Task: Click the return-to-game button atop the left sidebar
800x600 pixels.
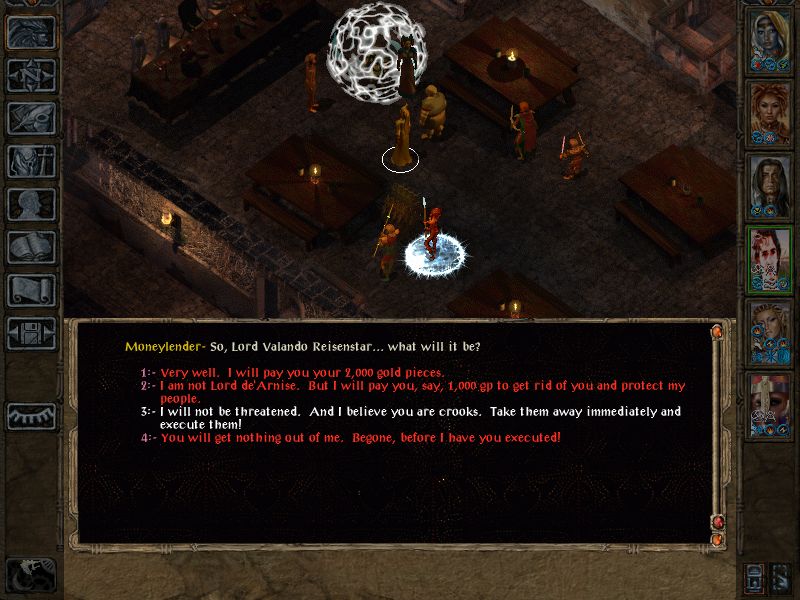Action: tap(31, 32)
